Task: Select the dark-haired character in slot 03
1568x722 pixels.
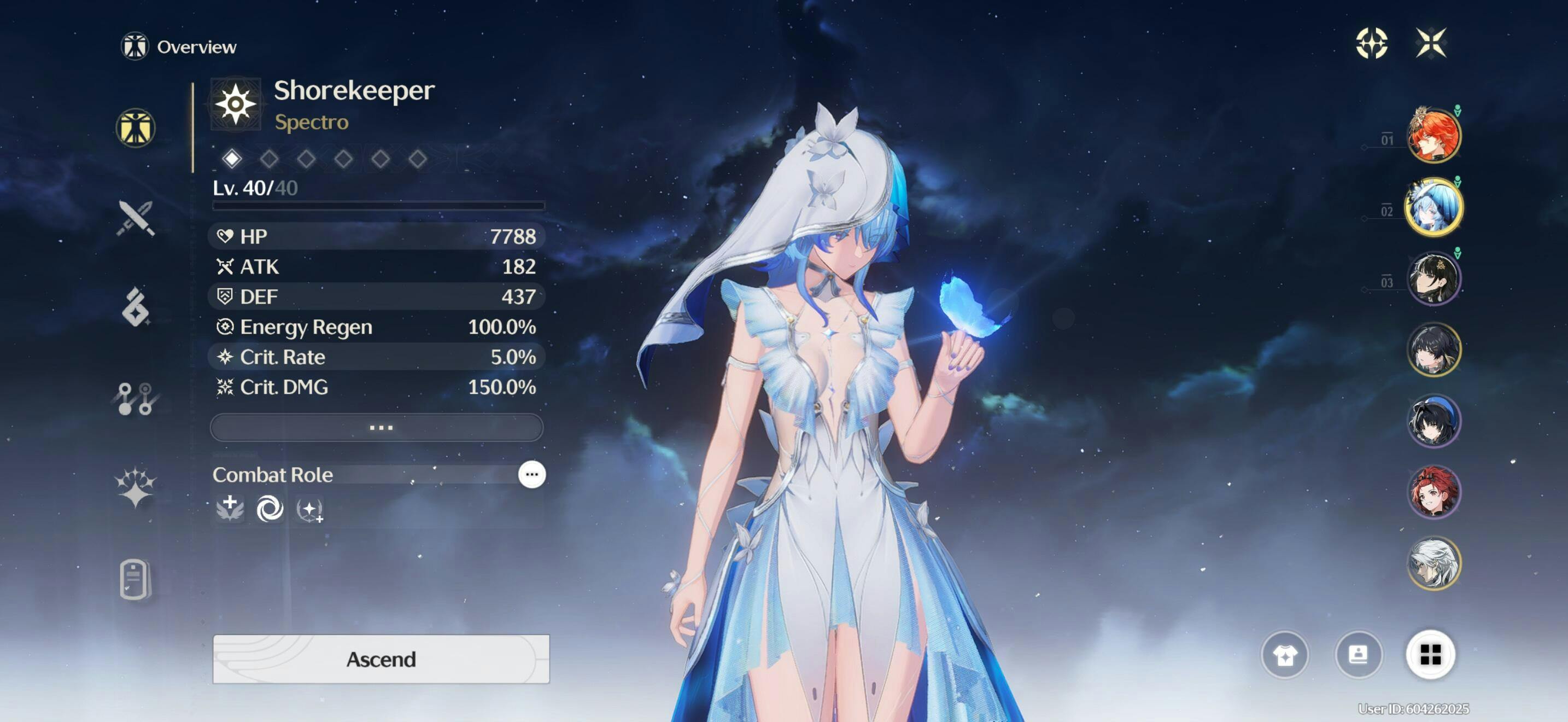Action: 1434,279
